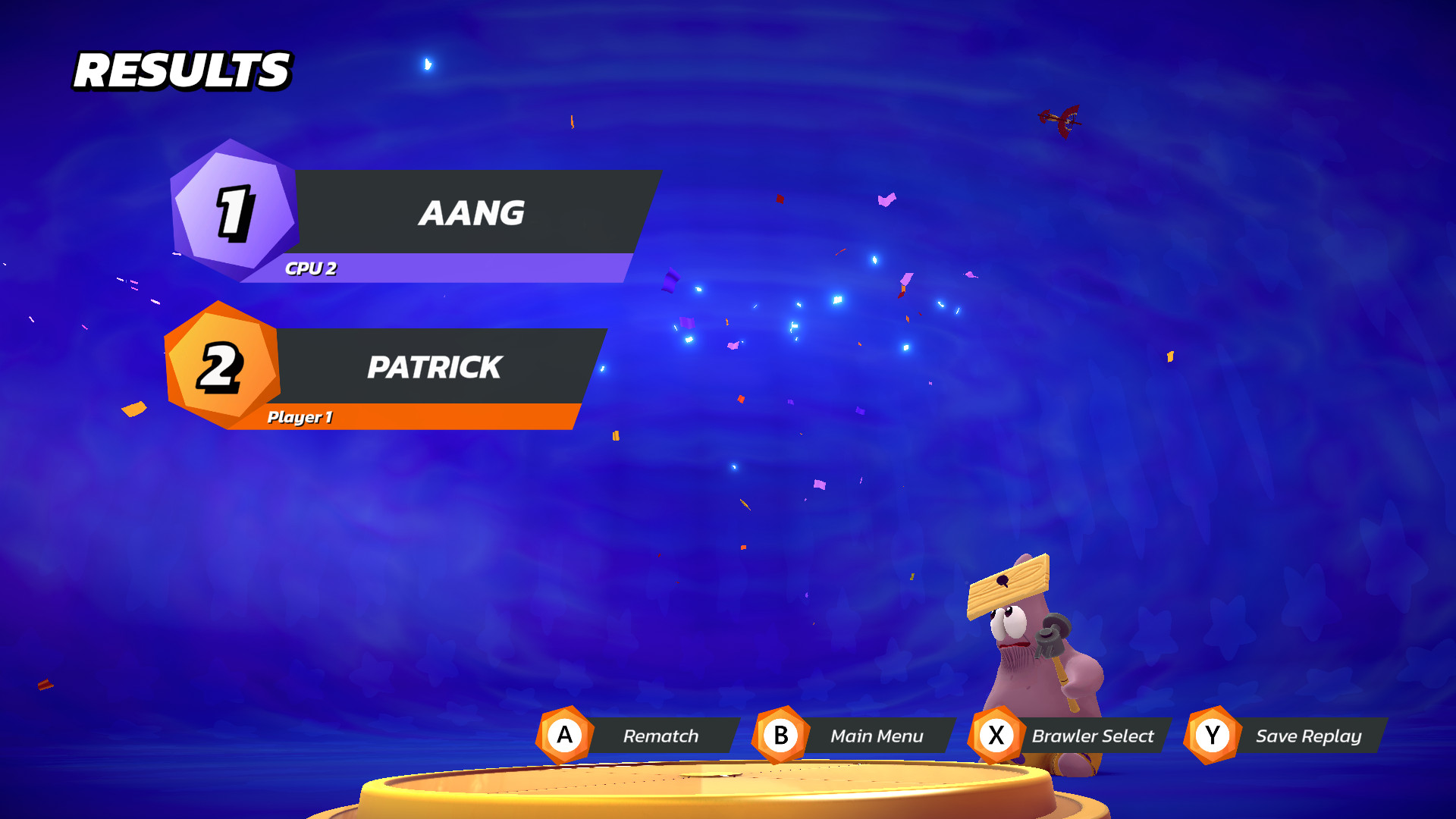
Task: Click the B button icon for Main Menu
Action: pos(780,735)
